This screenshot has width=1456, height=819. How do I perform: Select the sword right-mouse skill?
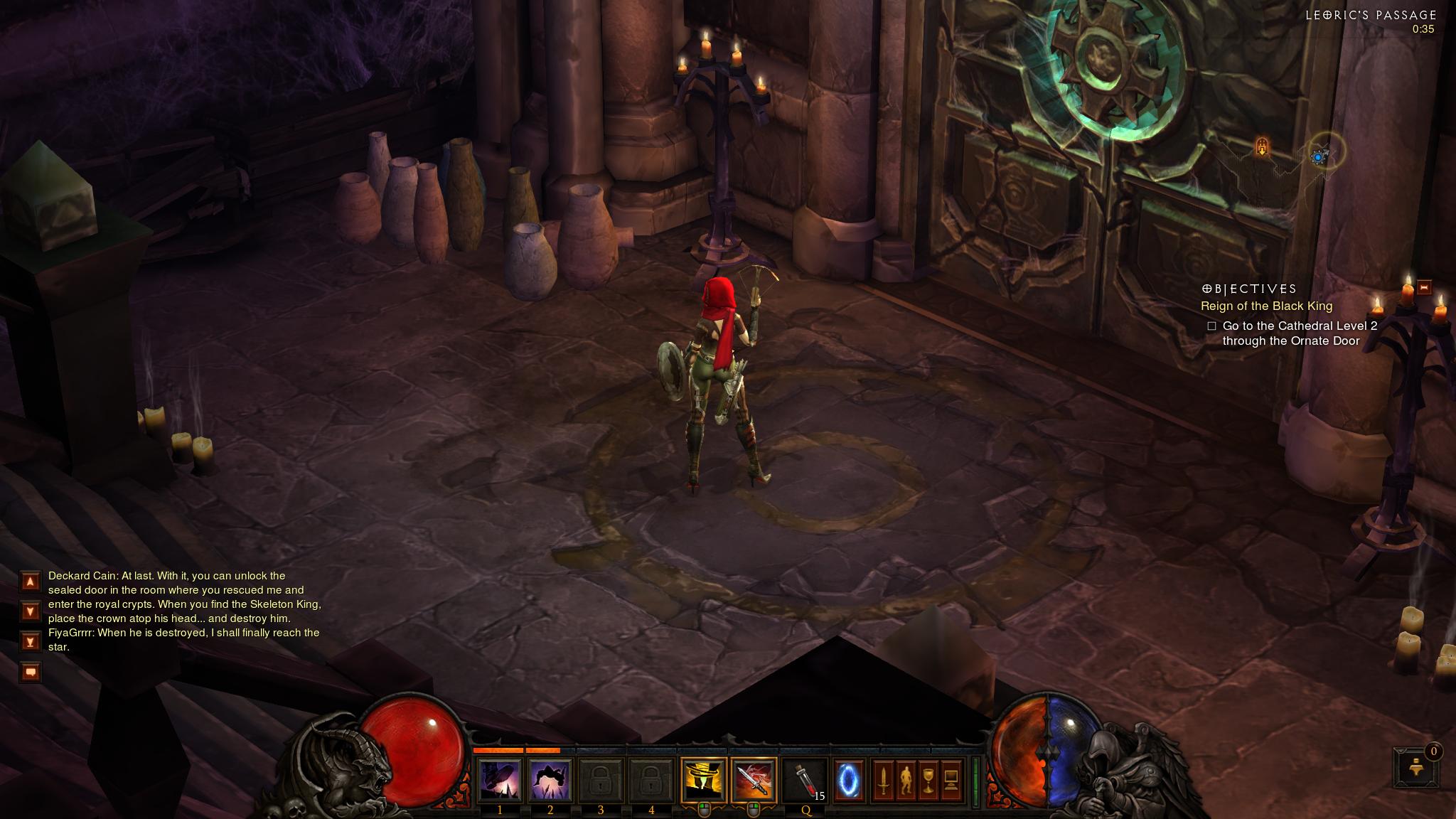(x=754, y=780)
